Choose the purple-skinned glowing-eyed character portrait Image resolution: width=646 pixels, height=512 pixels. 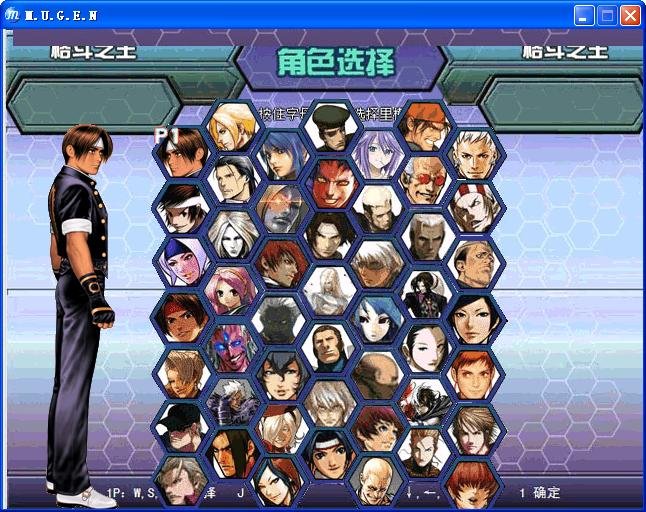pos(231,346)
